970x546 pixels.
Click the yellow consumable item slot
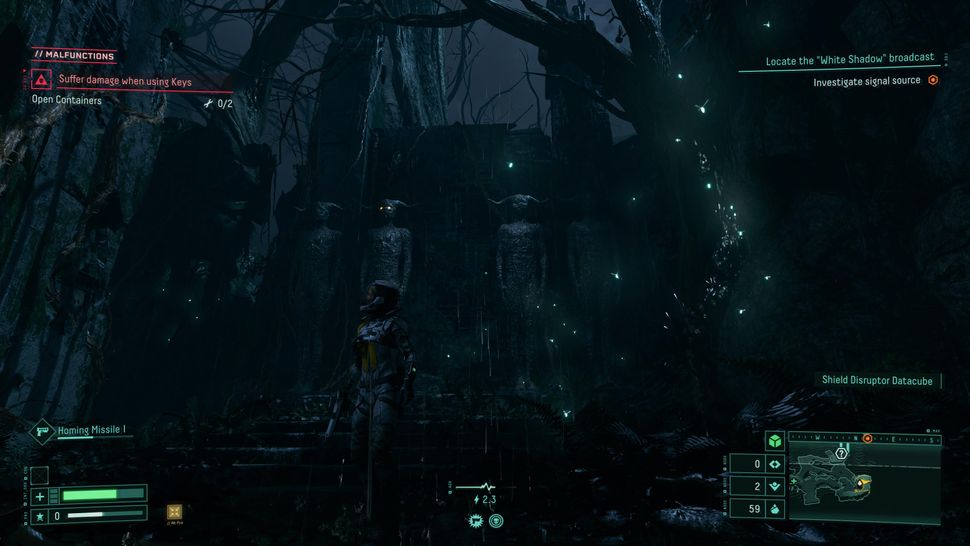(x=175, y=512)
